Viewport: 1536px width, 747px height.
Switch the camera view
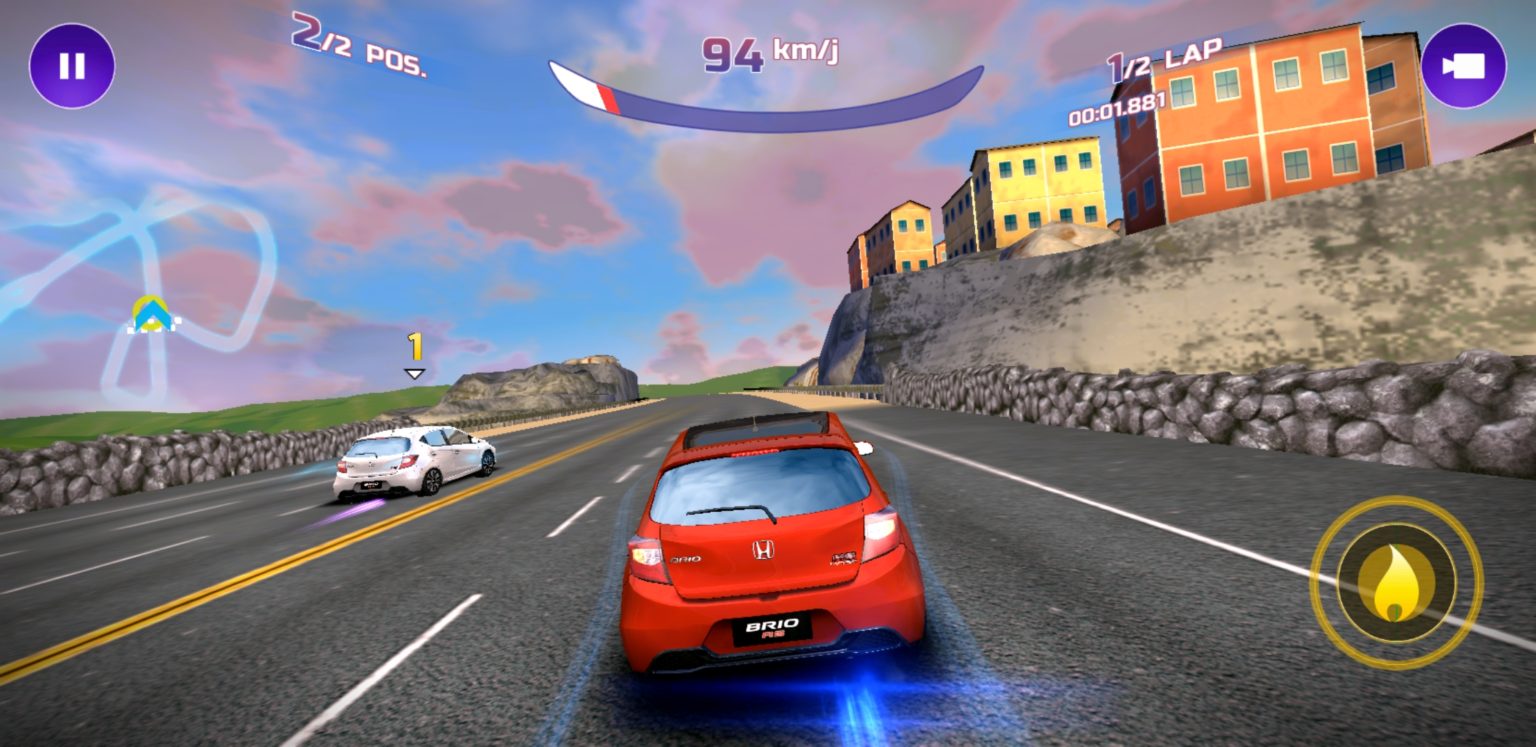(x=1463, y=66)
